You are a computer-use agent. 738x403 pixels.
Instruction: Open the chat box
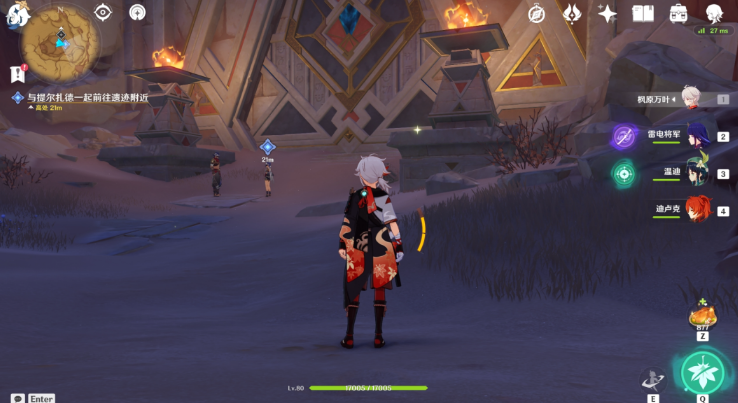coord(18,398)
